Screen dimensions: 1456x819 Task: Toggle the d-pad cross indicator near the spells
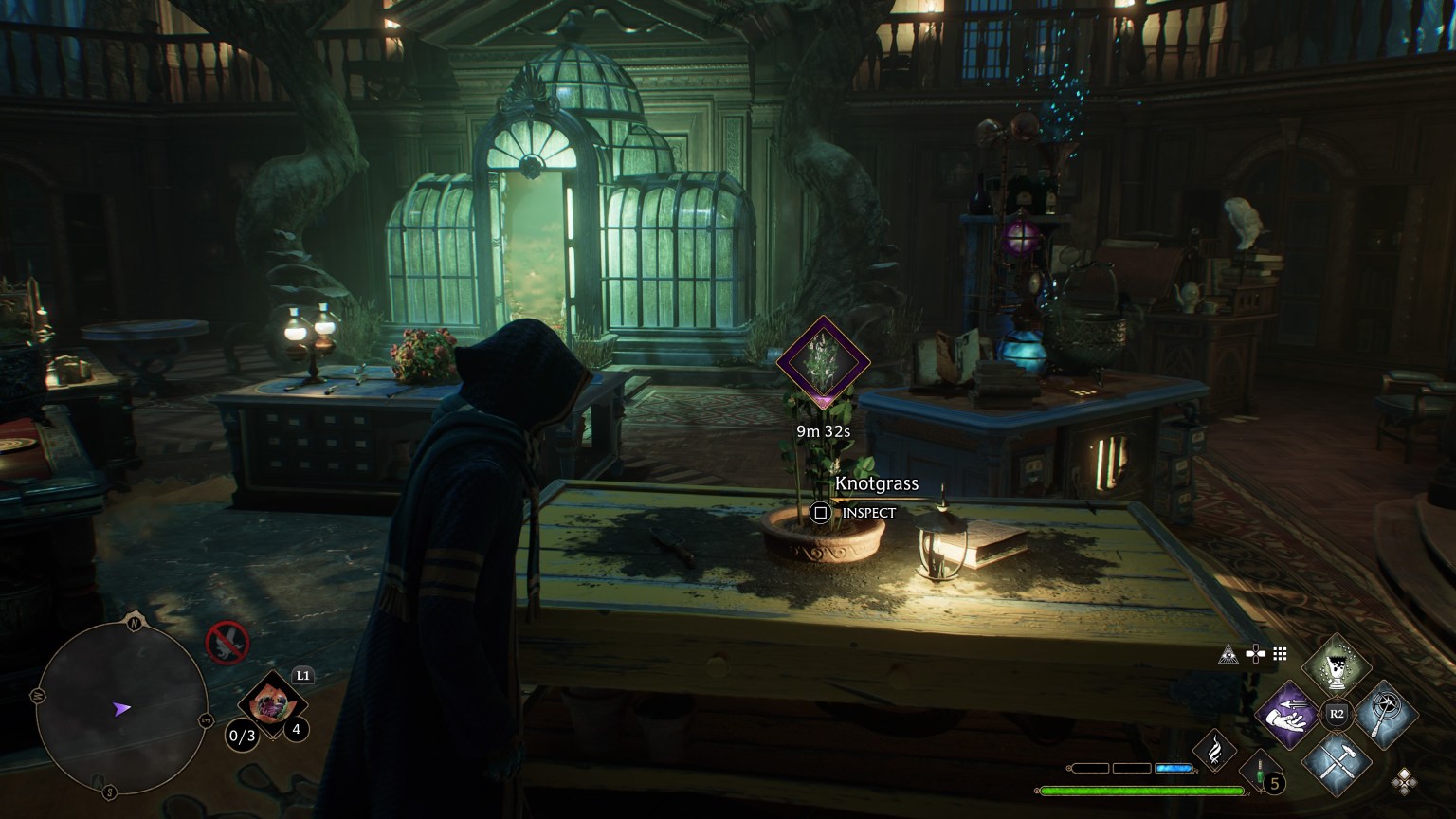tap(1255, 653)
